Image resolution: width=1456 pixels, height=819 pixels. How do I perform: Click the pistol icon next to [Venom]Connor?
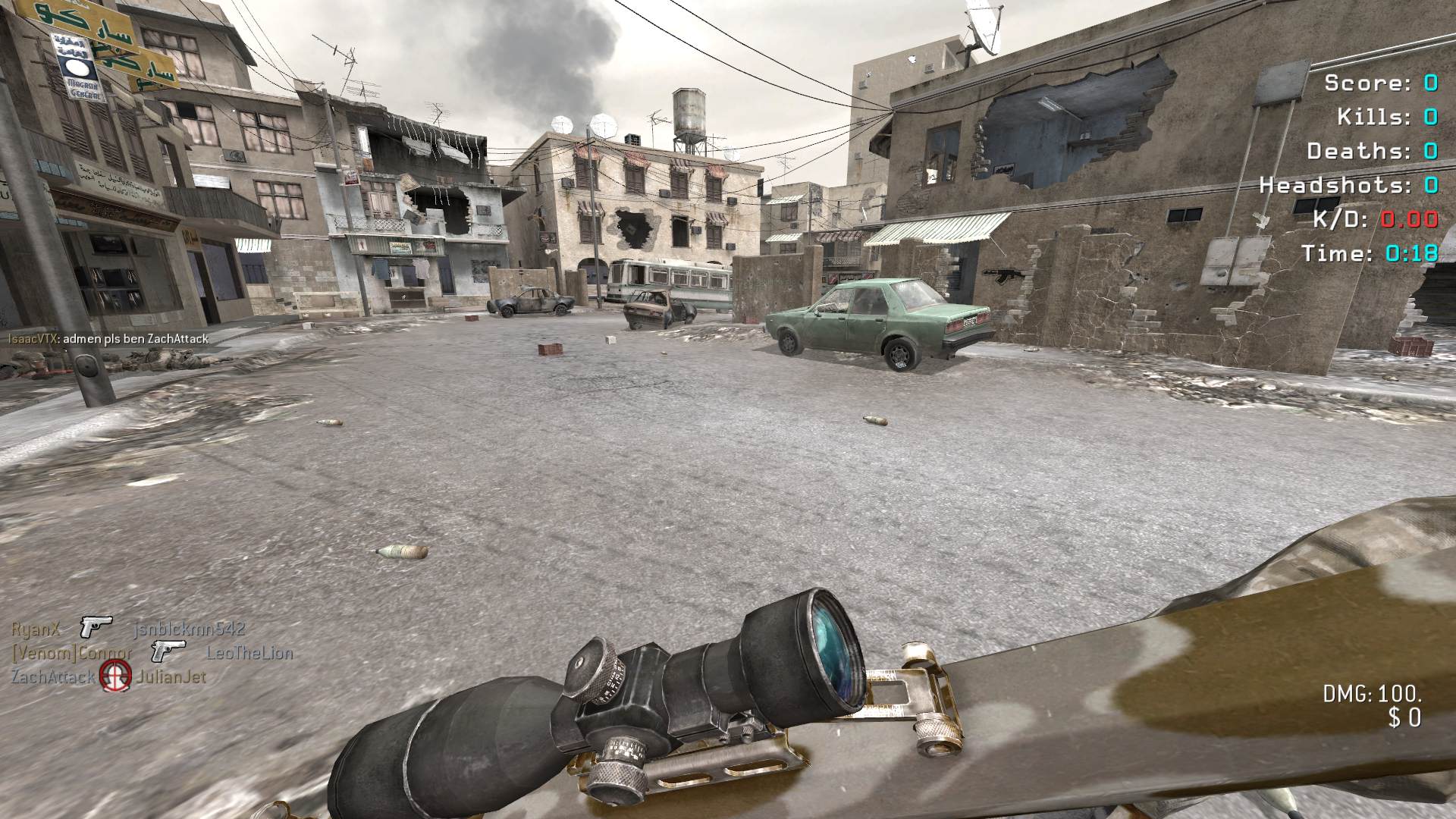(168, 651)
